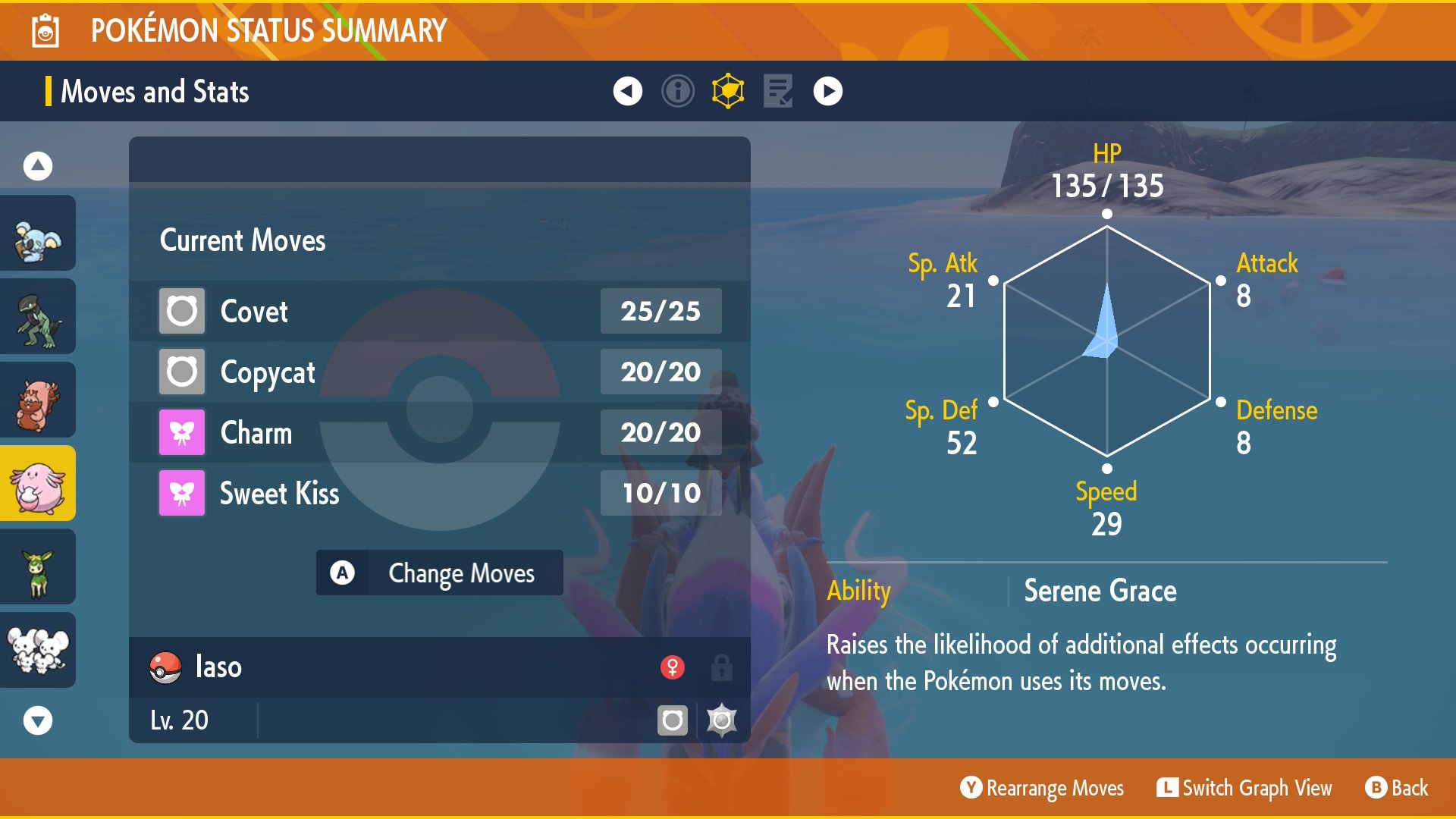Open the memo notes tab
Screen dimensions: 1456x819
coord(778,92)
